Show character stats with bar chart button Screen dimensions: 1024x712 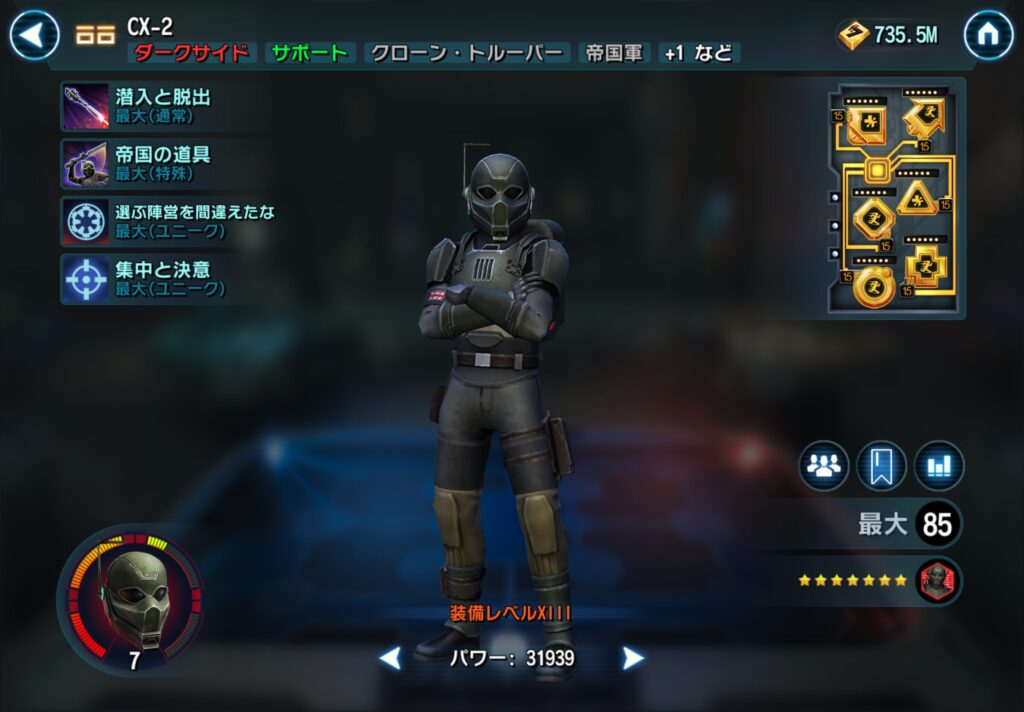[x=939, y=466]
